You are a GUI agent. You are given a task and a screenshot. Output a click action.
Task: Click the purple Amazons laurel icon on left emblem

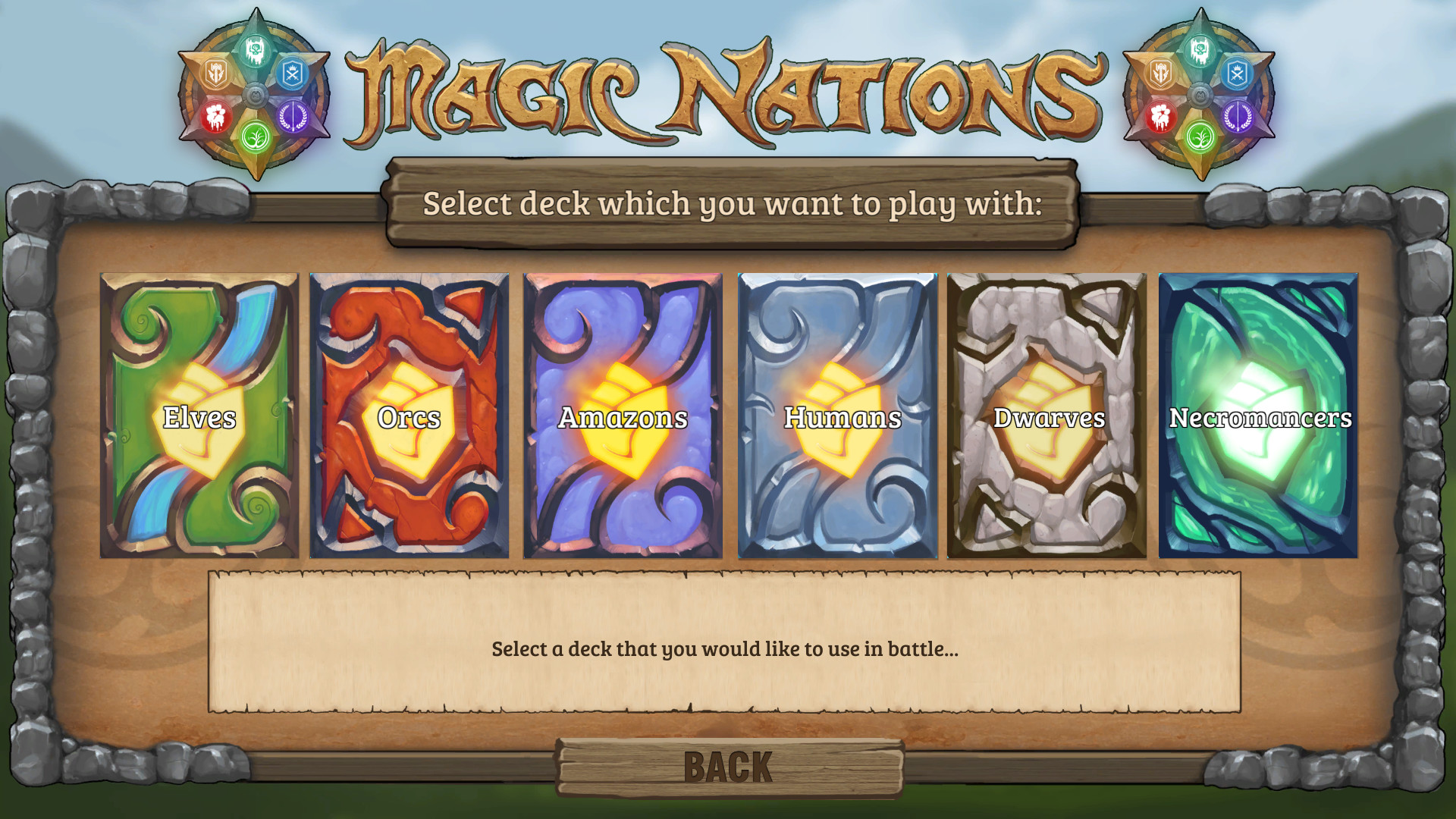click(293, 116)
